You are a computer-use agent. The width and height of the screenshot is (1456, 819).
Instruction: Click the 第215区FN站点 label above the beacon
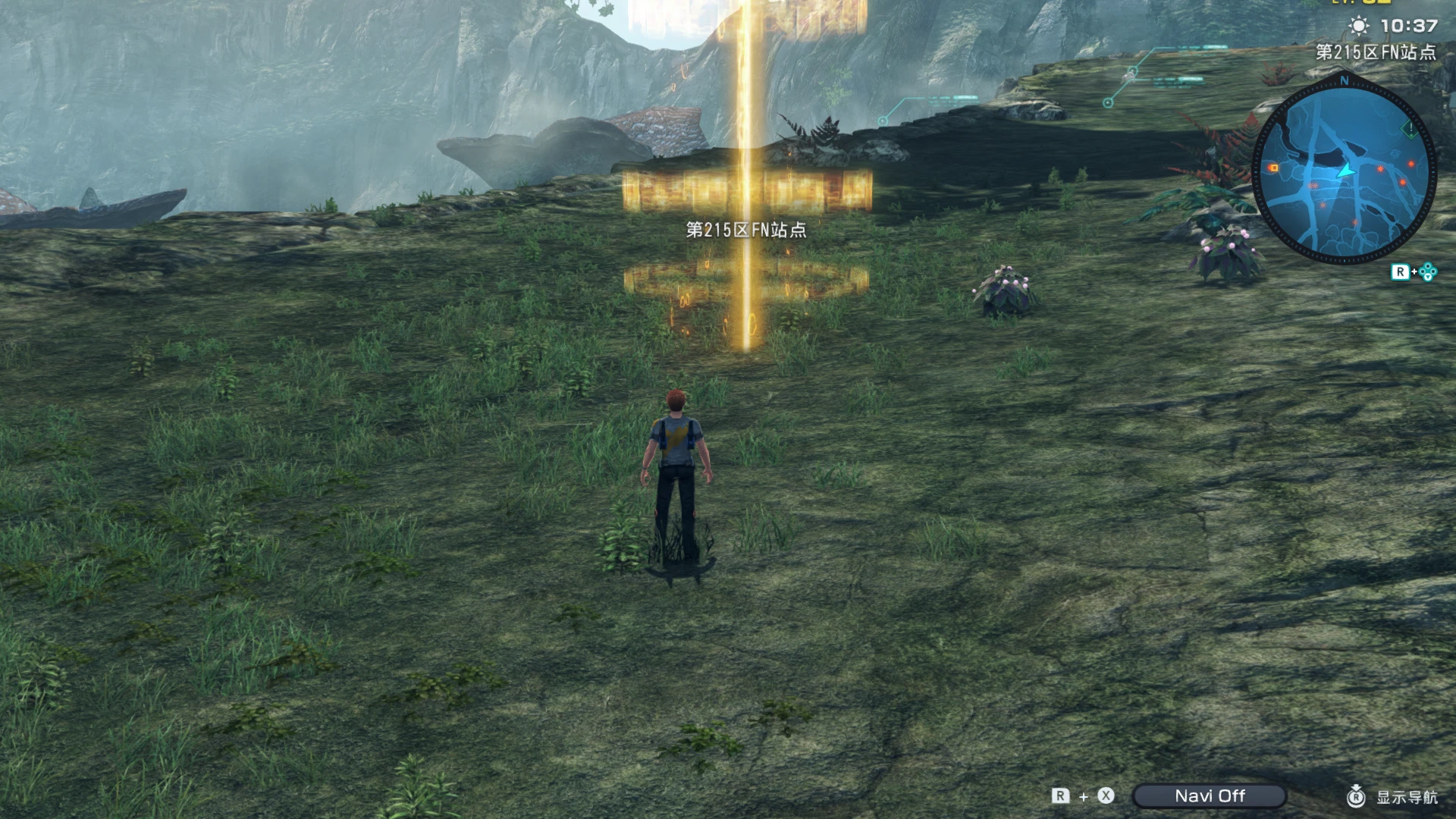745,229
